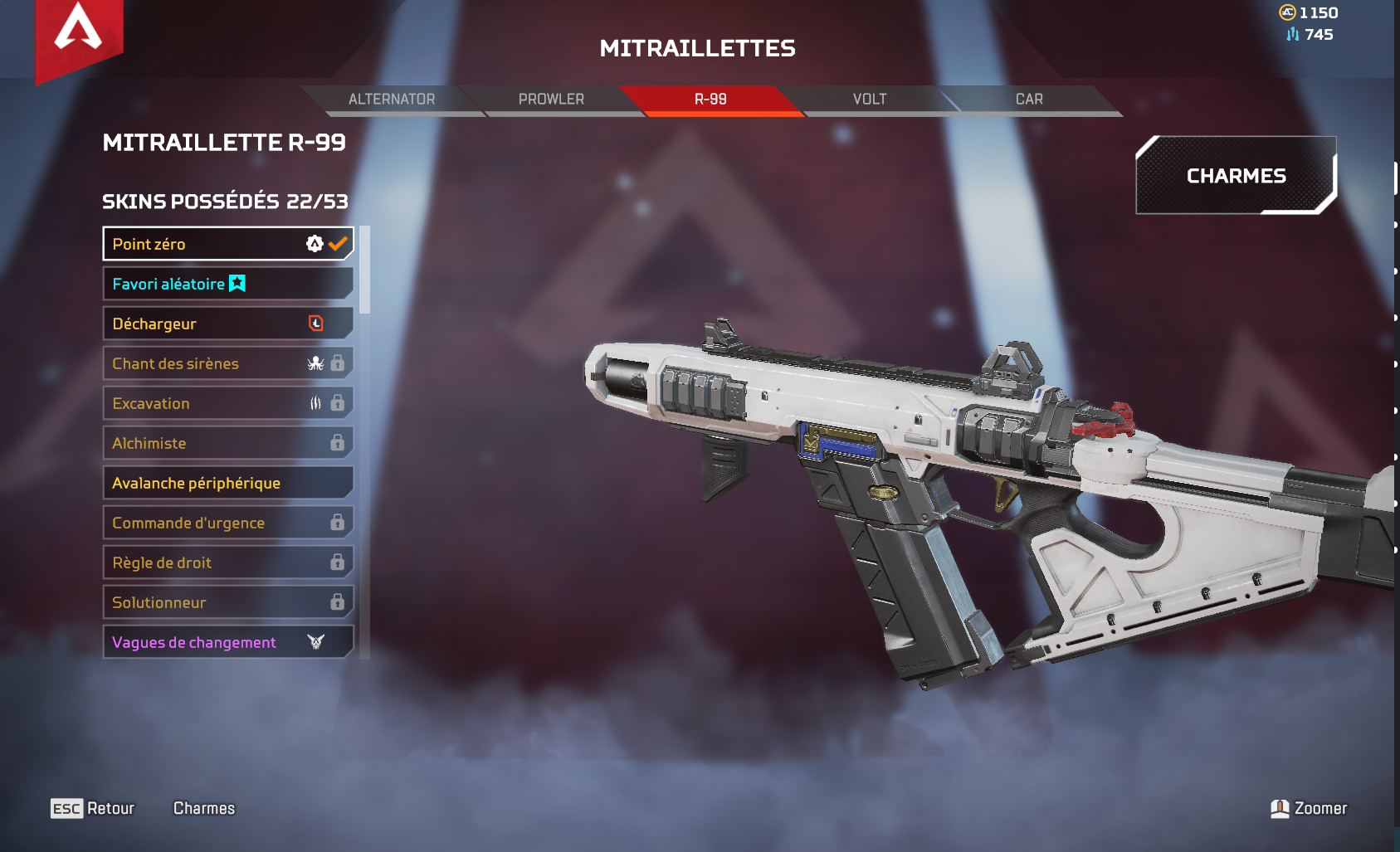Click the Zoomer magnifier icon

coord(1280,807)
